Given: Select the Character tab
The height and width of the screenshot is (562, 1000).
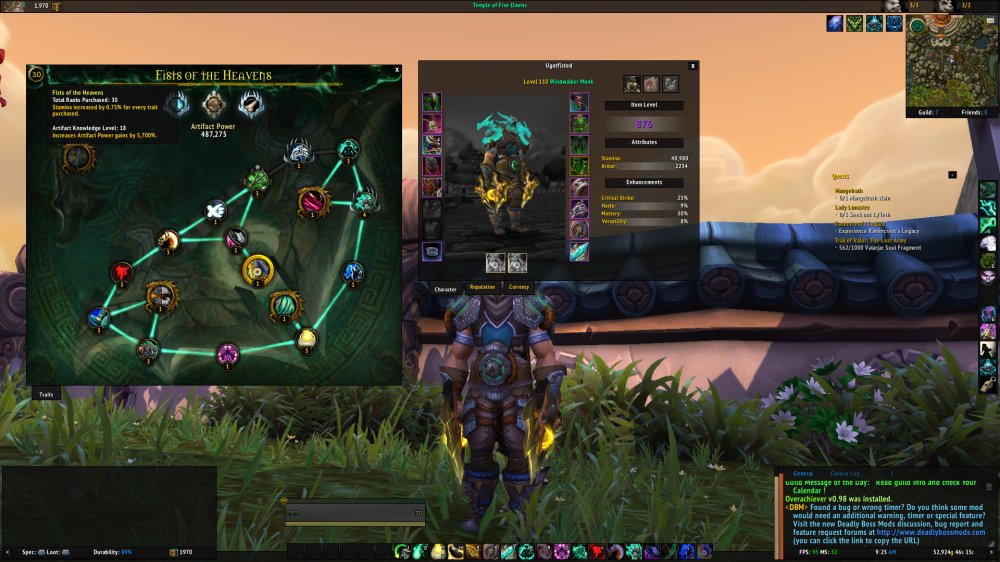Looking at the screenshot, I should 445,289.
